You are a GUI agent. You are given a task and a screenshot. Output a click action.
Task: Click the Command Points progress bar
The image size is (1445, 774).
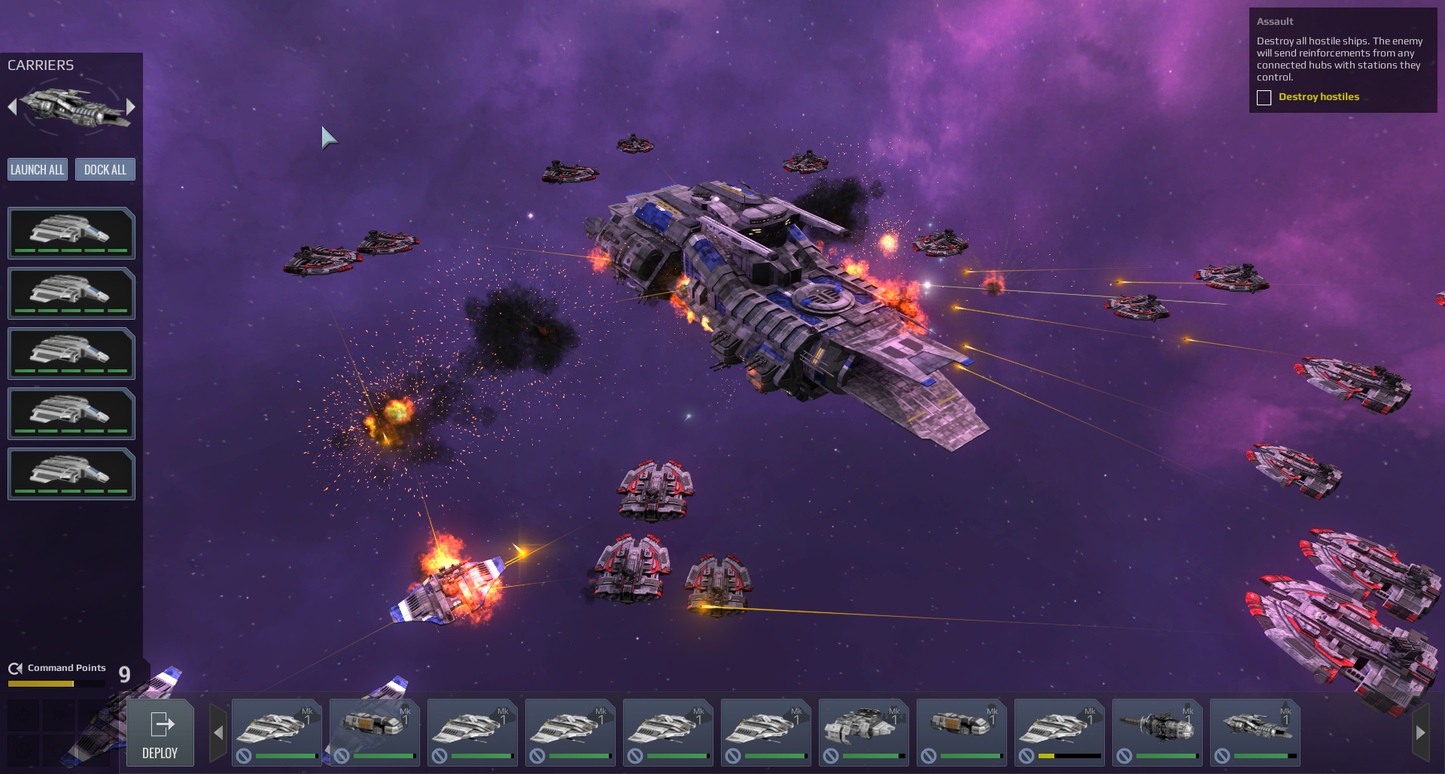coord(56,683)
